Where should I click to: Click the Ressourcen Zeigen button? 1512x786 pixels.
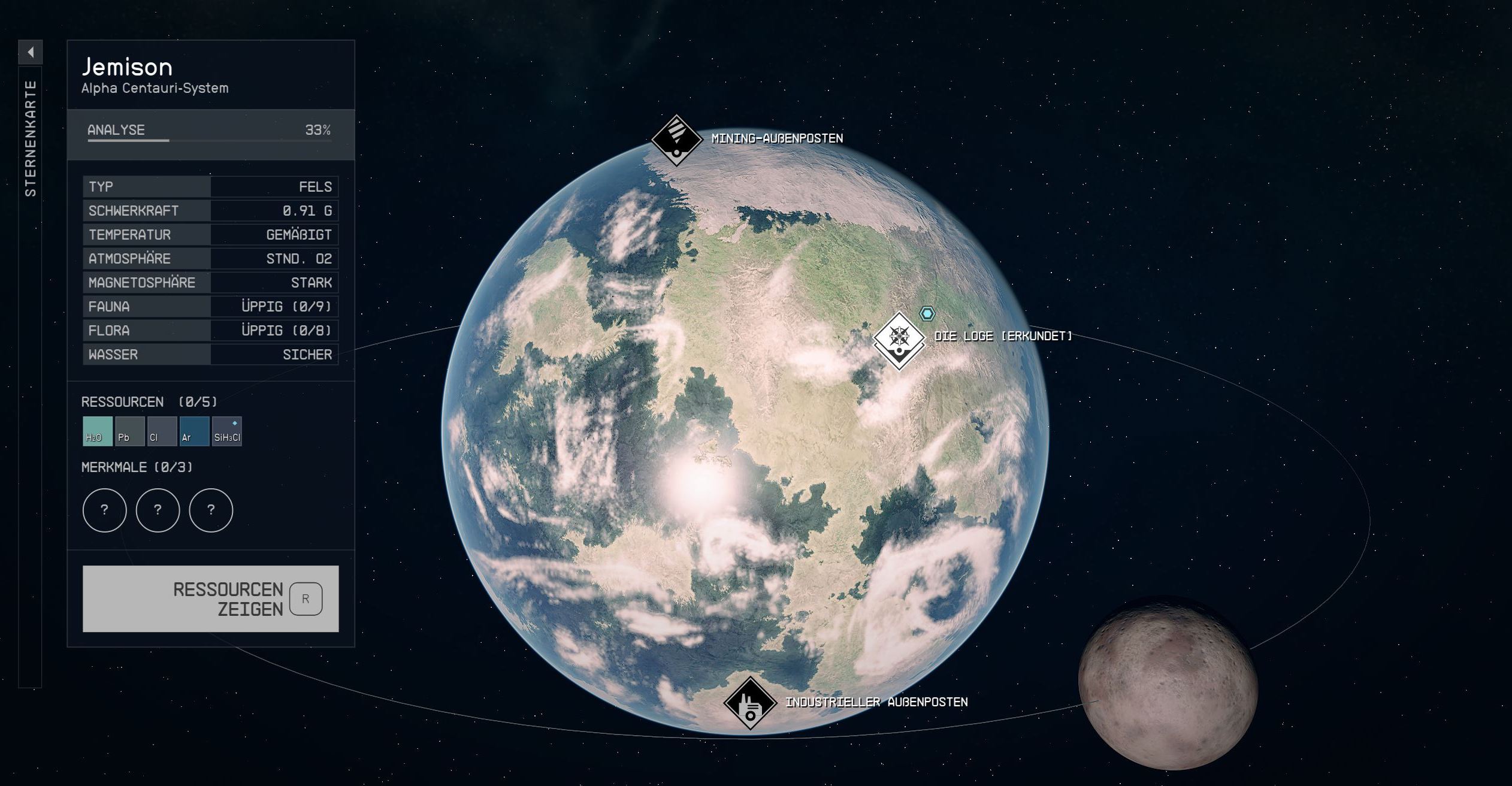pyautogui.click(x=210, y=598)
